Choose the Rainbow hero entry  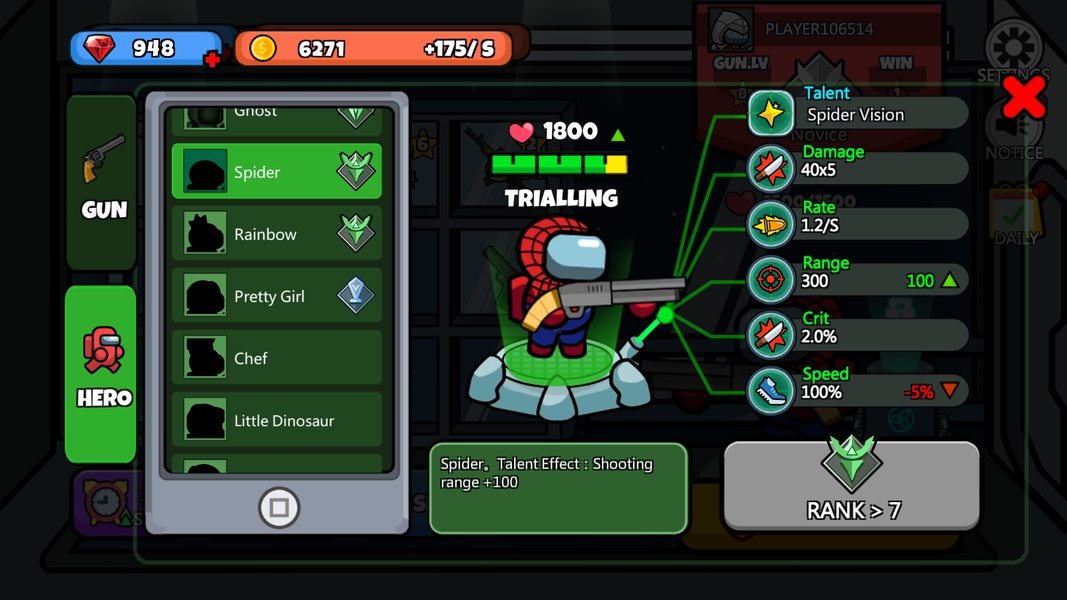(277, 234)
